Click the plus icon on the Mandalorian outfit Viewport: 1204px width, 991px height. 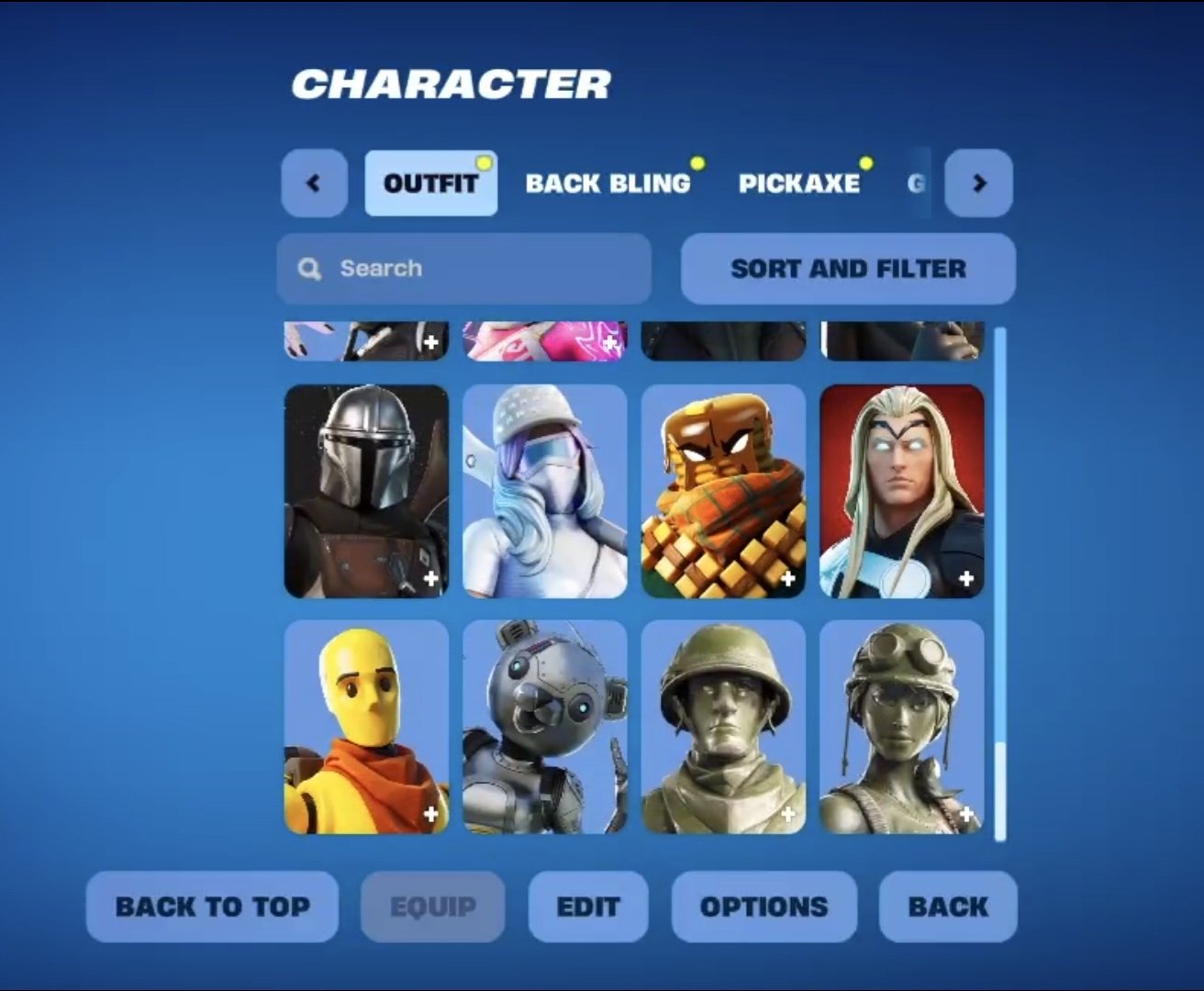pyautogui.click(x=430, y=578)
